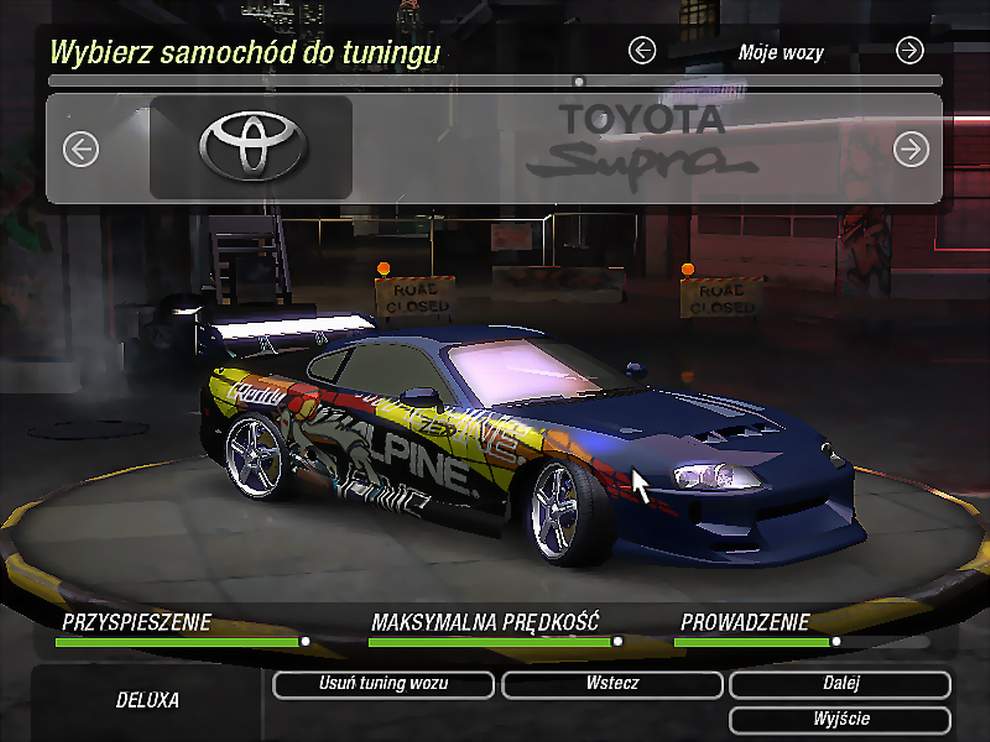990x742 pixels.
Task: Show the previous car with left carousel arrow
Action: [x=81, y=150]
